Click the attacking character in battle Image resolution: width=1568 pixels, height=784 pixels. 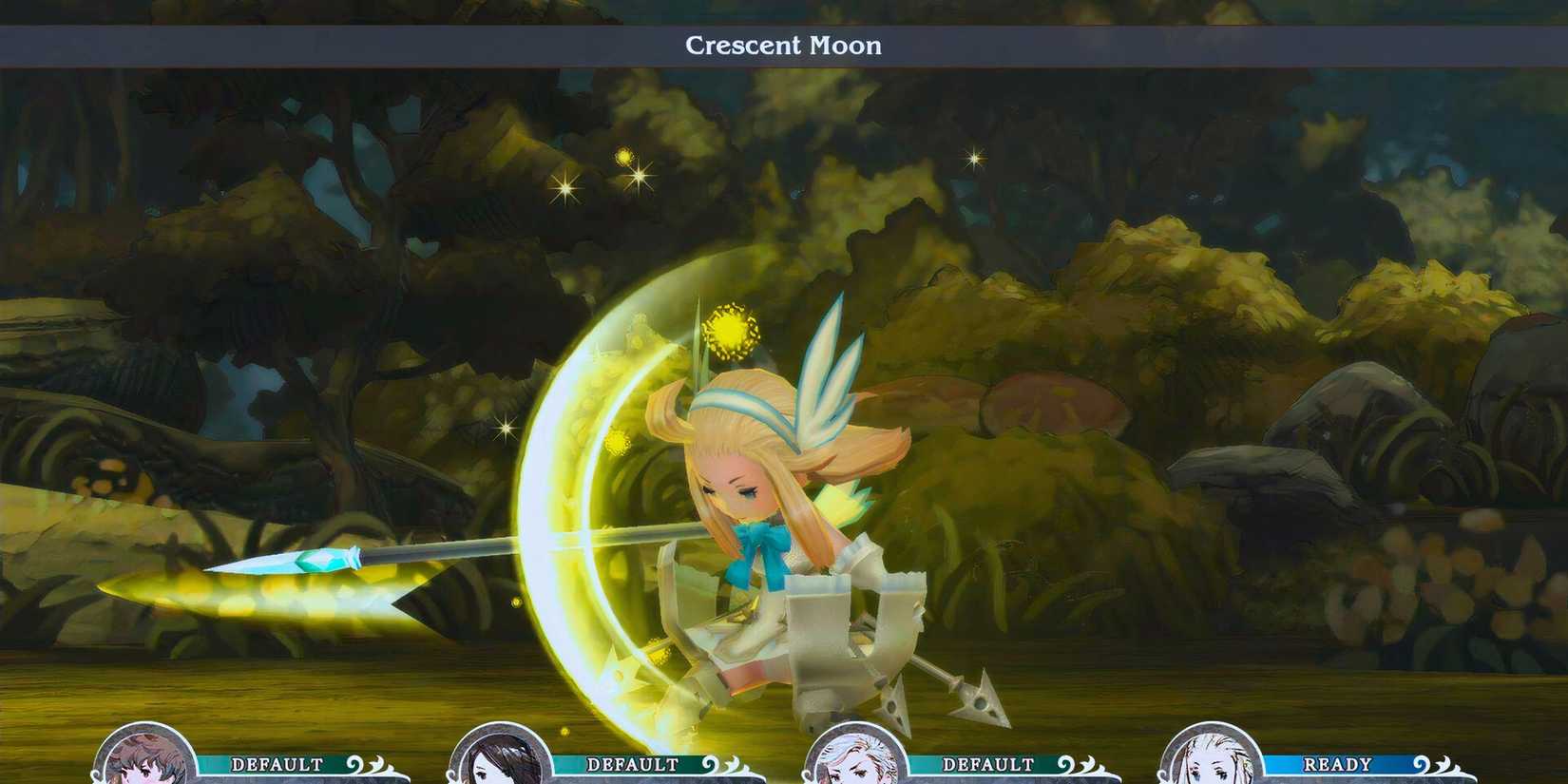(760, 523)
